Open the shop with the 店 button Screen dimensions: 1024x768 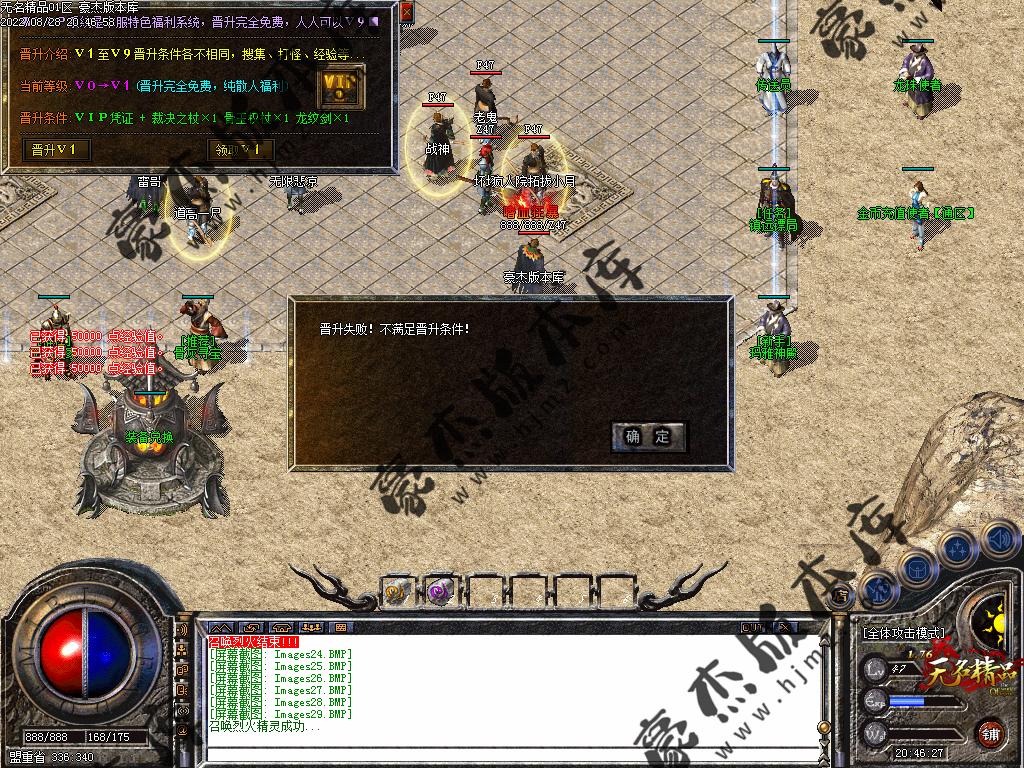pyautogui.click(x=840, y=597)
